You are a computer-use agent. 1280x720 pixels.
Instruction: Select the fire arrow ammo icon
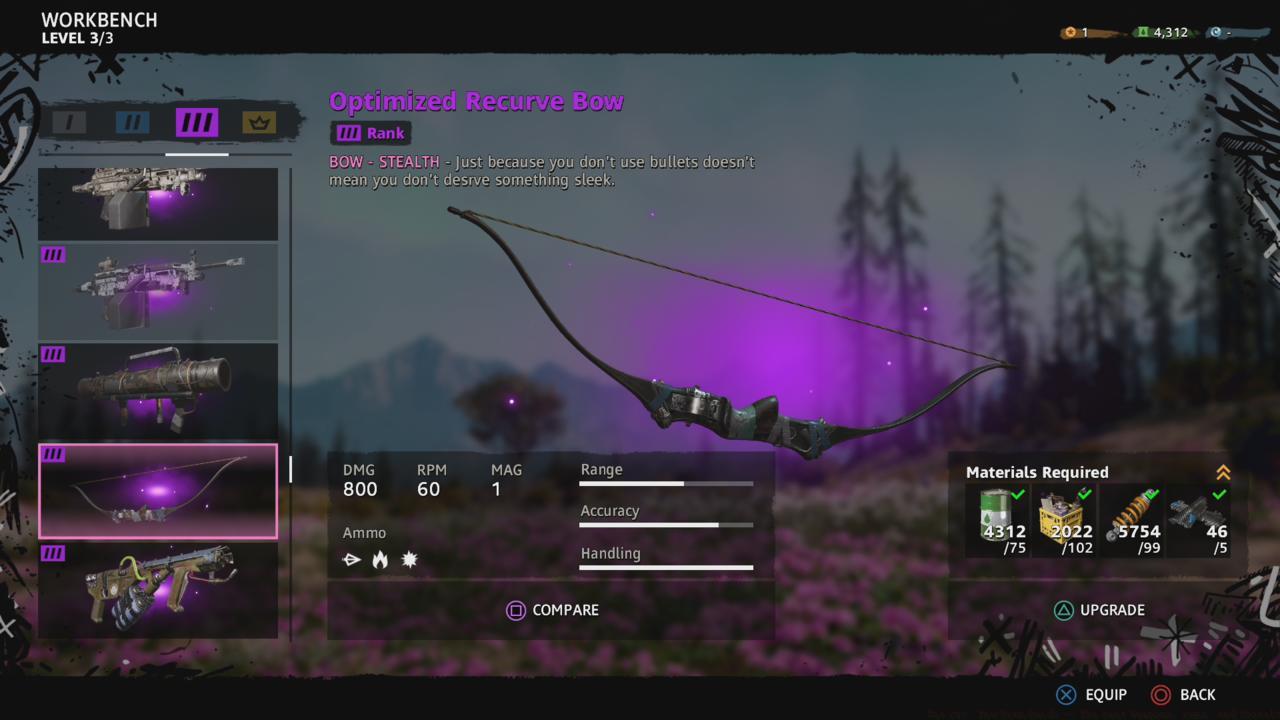(x=380, y=559)
